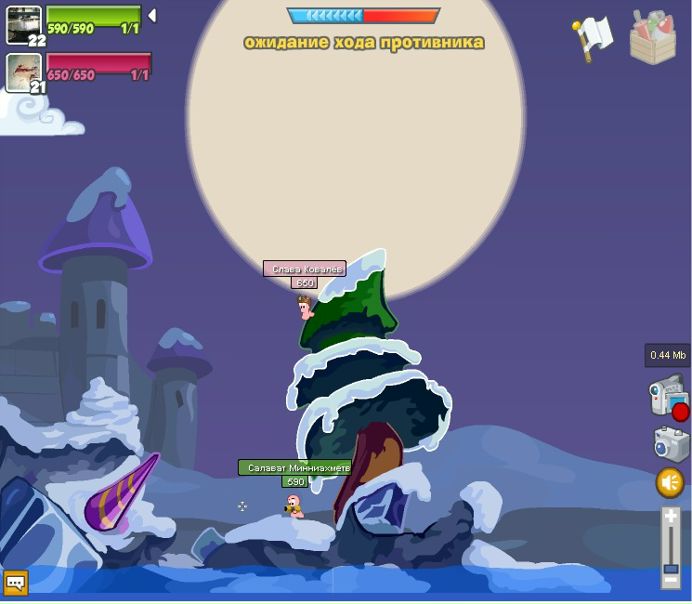Click the blue zoom slider handle
The height and width of the screenshot is (604, 692).
click(671, 565)
